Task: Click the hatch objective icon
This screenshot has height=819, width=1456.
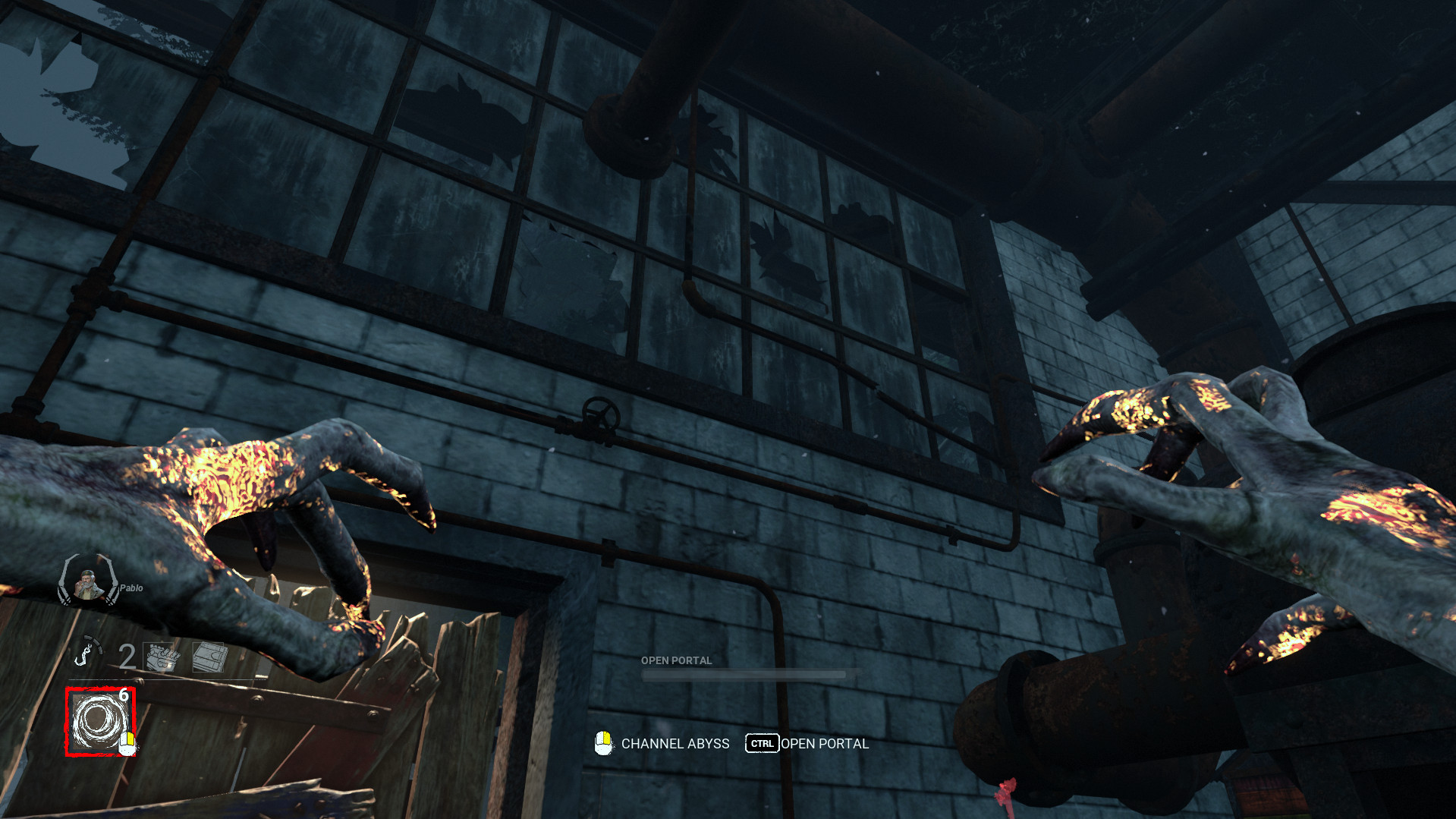Action: coord(209,657)
